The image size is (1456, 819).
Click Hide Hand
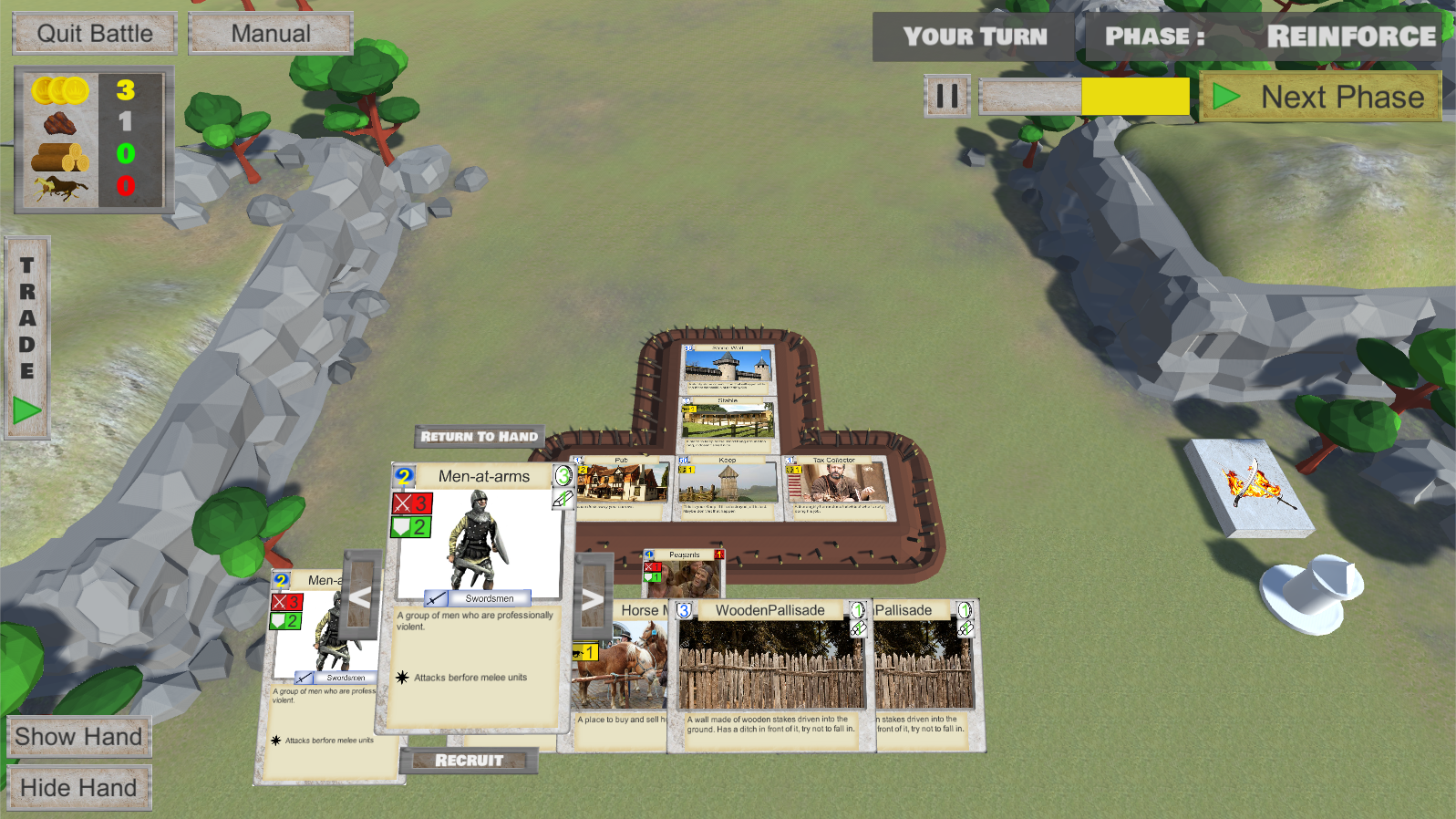pos(78,788)
